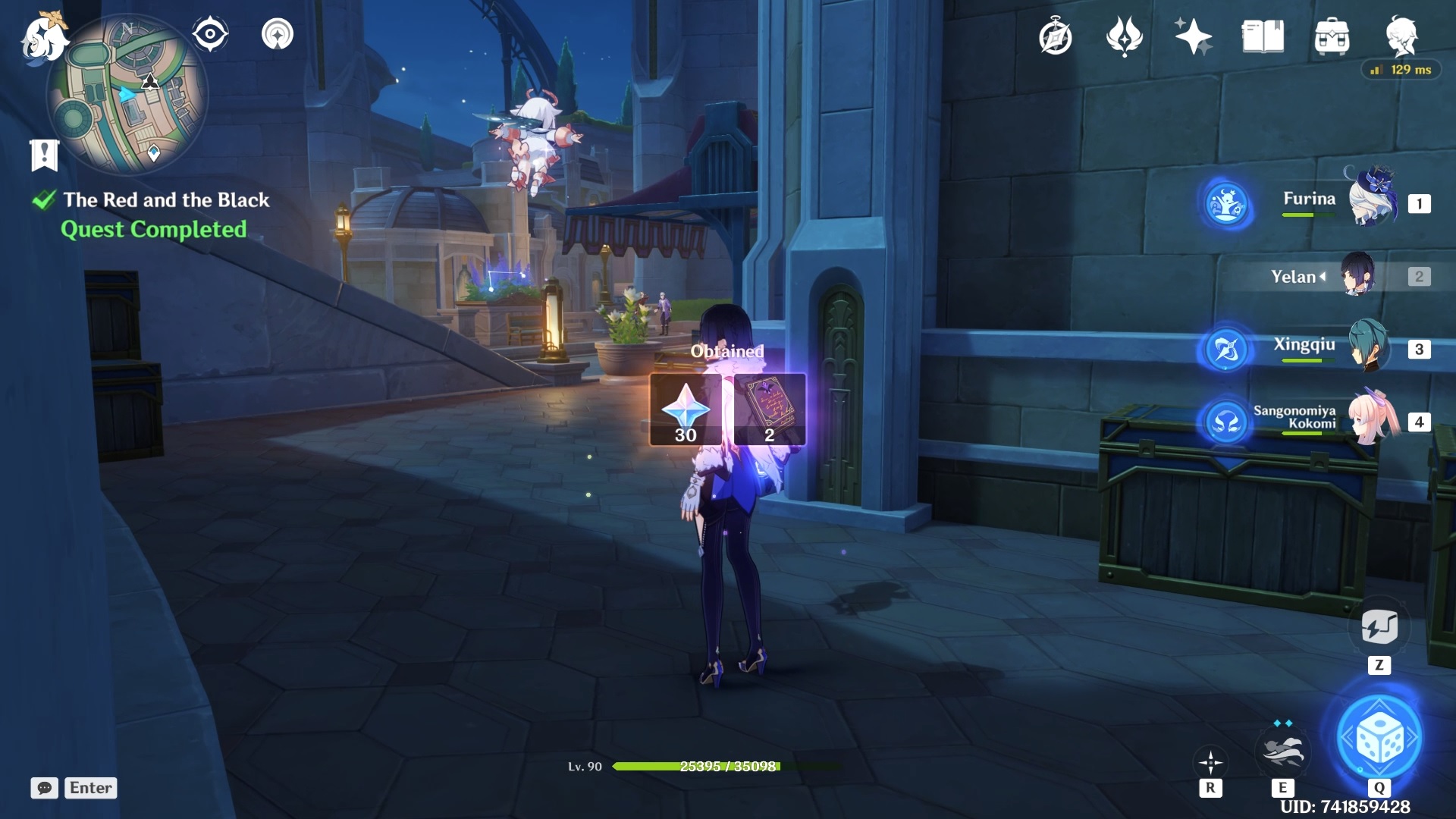
Task: Open the Wish four-pointed star icon
Action: [x=1193, y=36]
